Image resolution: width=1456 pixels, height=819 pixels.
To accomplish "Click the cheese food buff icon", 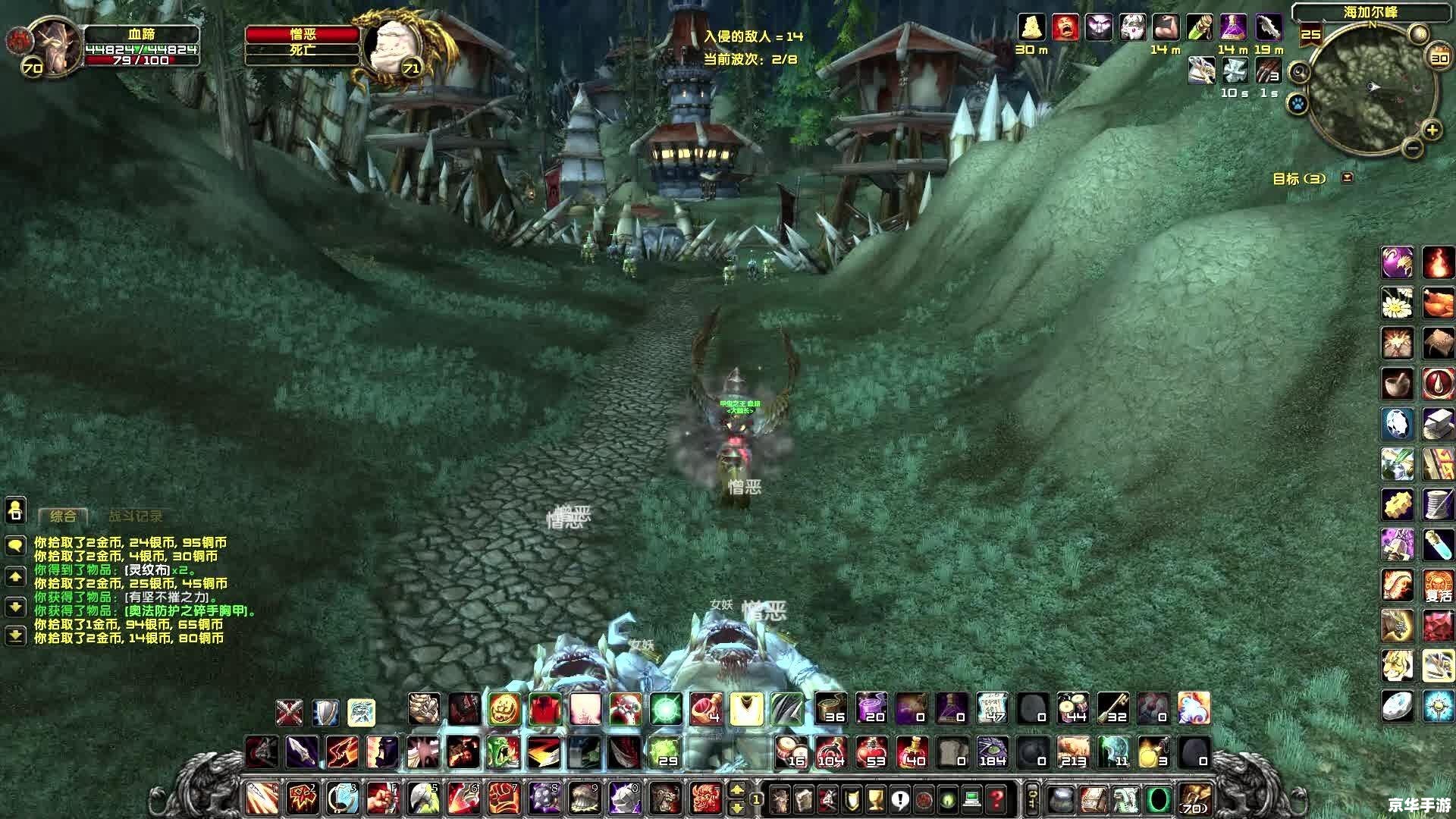I will tap(1031, 27).
